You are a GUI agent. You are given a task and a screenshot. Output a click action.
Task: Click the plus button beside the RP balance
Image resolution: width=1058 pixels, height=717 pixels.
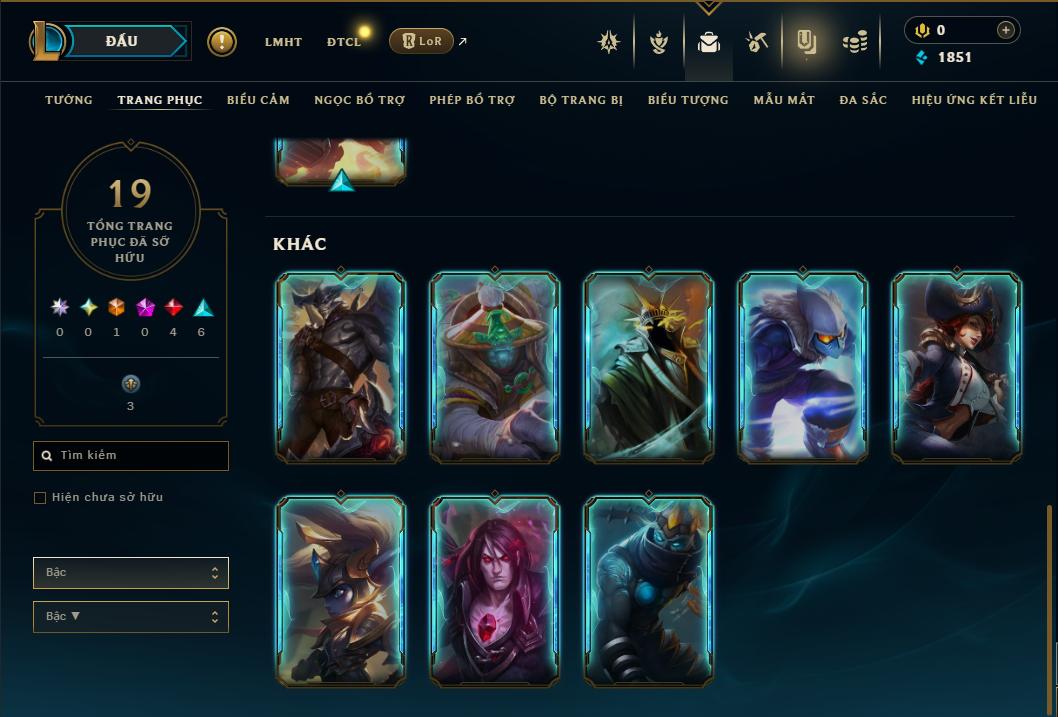tap(1005, 30)
